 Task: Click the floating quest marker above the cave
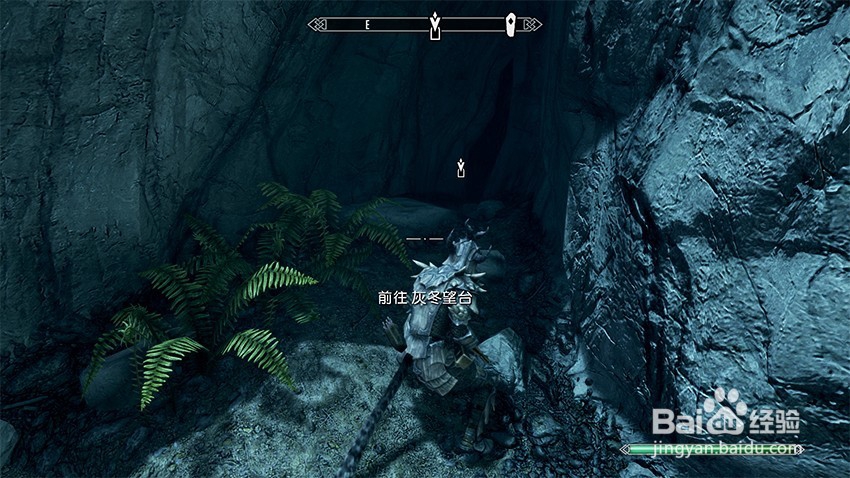[x=460, y=165]
